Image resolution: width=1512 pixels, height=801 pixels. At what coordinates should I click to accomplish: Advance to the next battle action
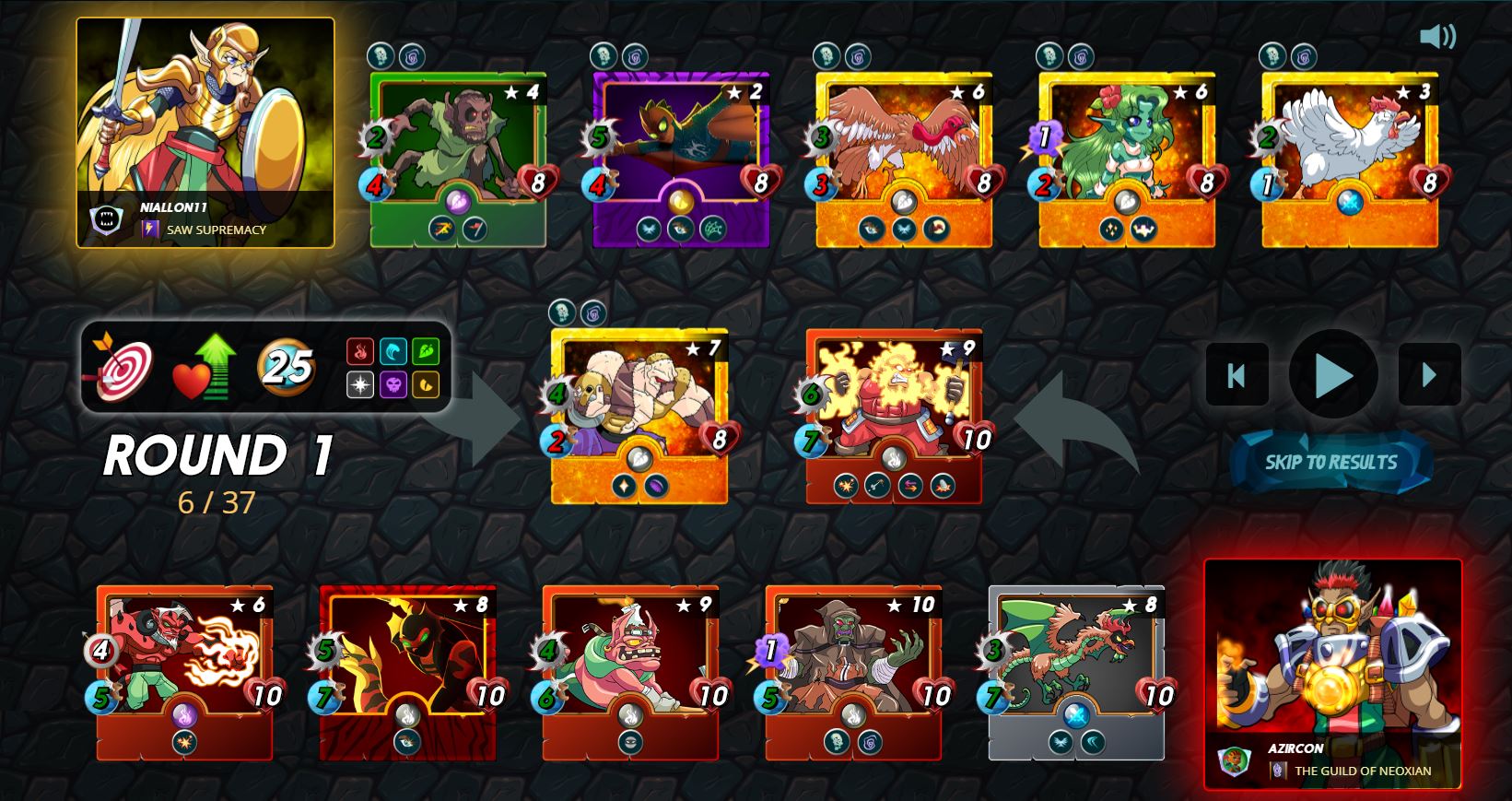1429,374
